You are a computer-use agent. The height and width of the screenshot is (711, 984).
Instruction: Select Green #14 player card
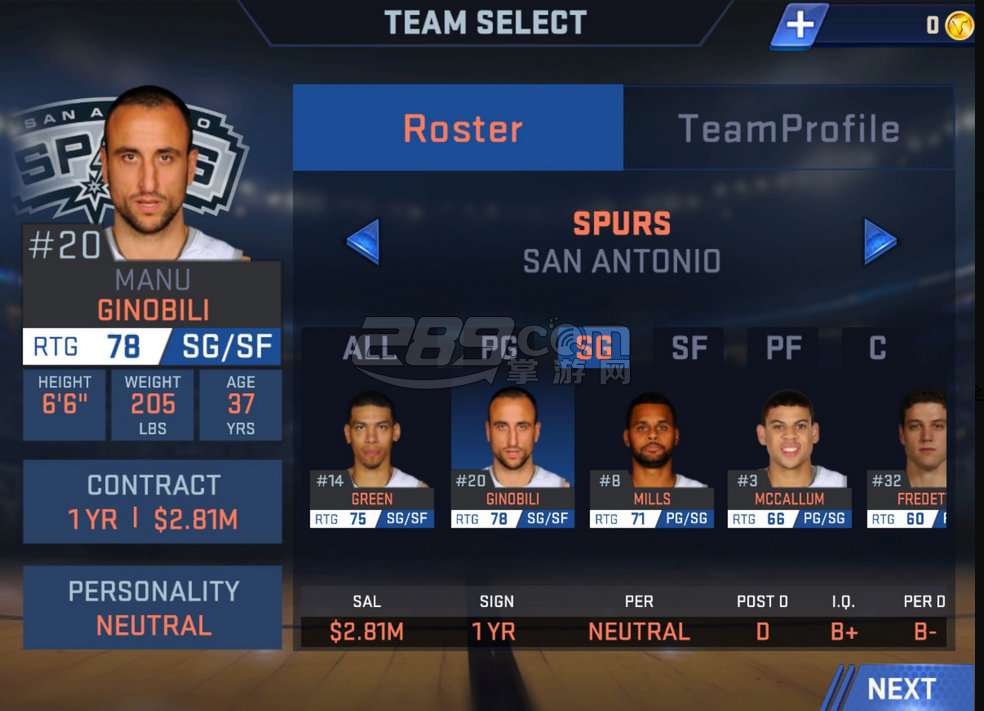[x=372, y=460]
